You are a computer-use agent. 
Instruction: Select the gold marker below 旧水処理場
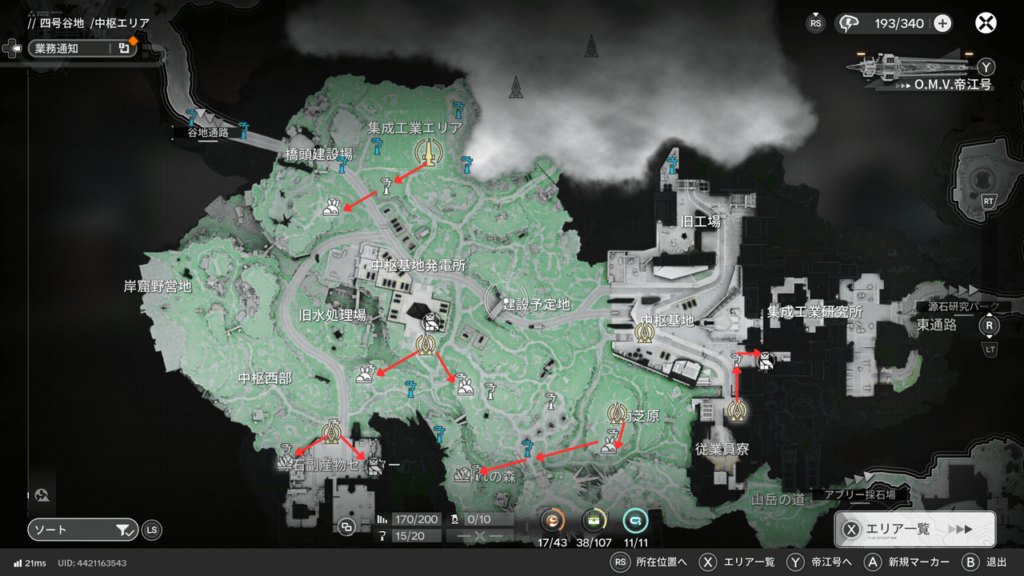426,345
